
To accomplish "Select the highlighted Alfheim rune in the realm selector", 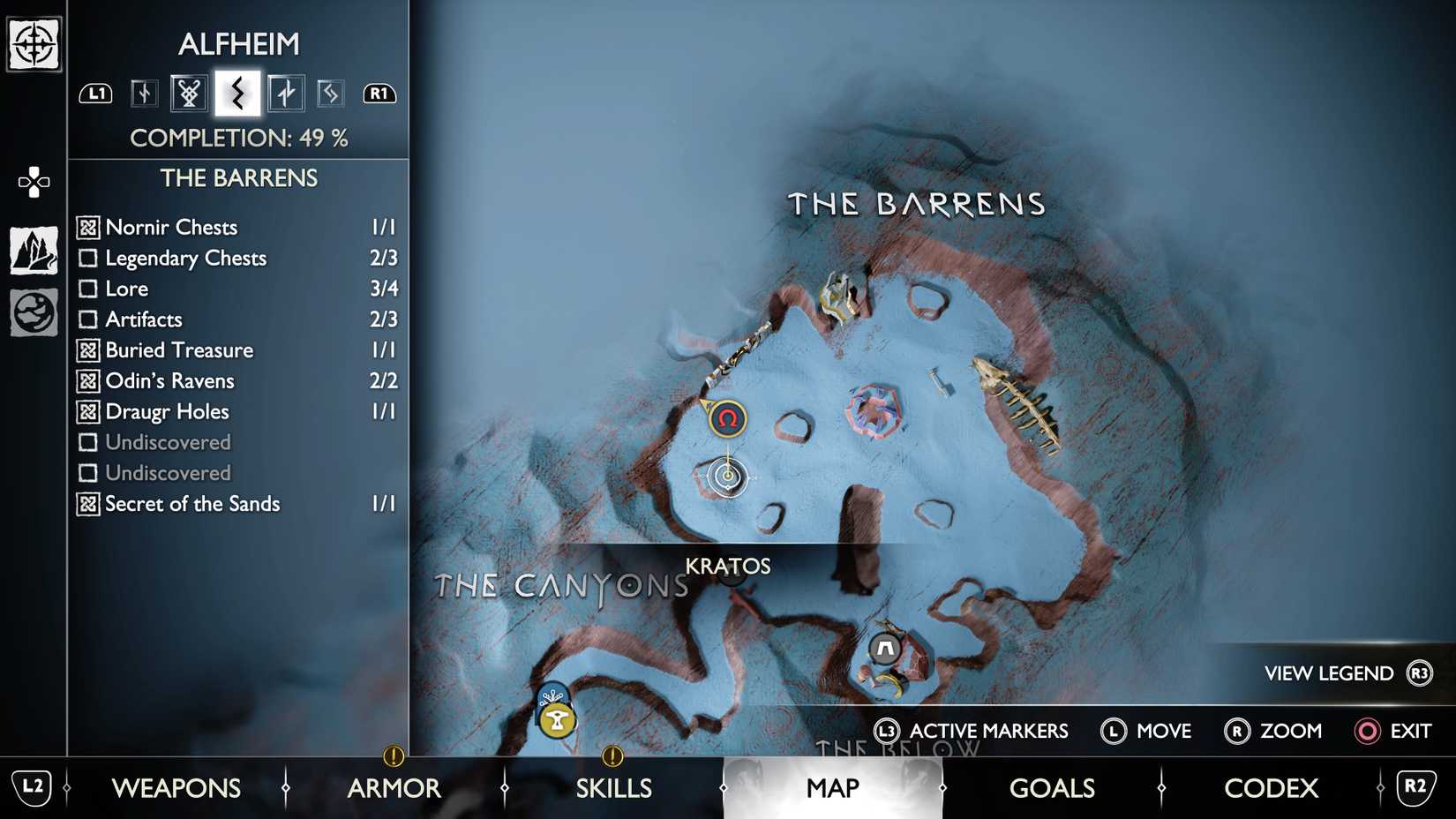I will (236, 92).
